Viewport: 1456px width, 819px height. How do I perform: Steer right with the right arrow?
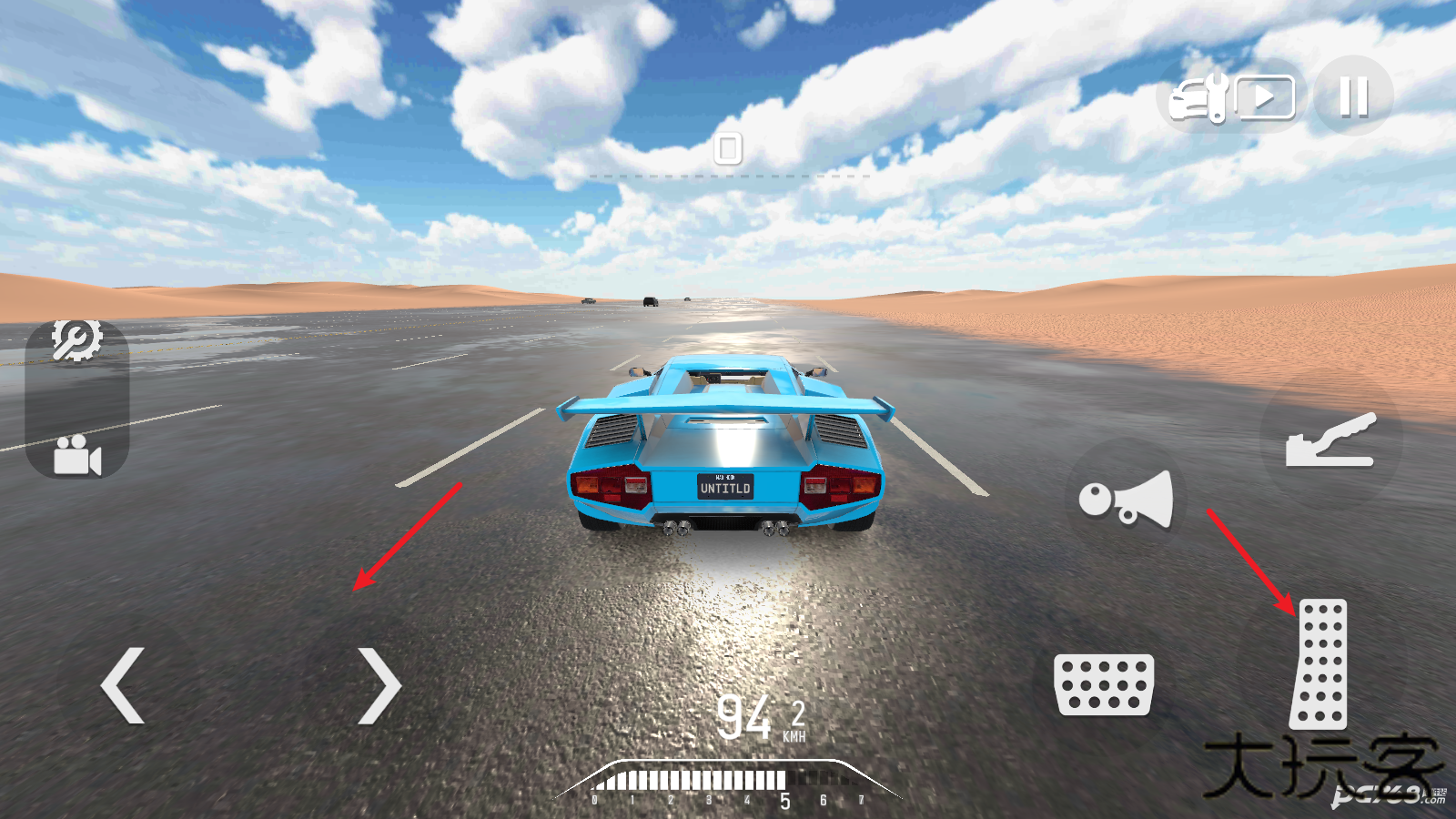[379, 685]
